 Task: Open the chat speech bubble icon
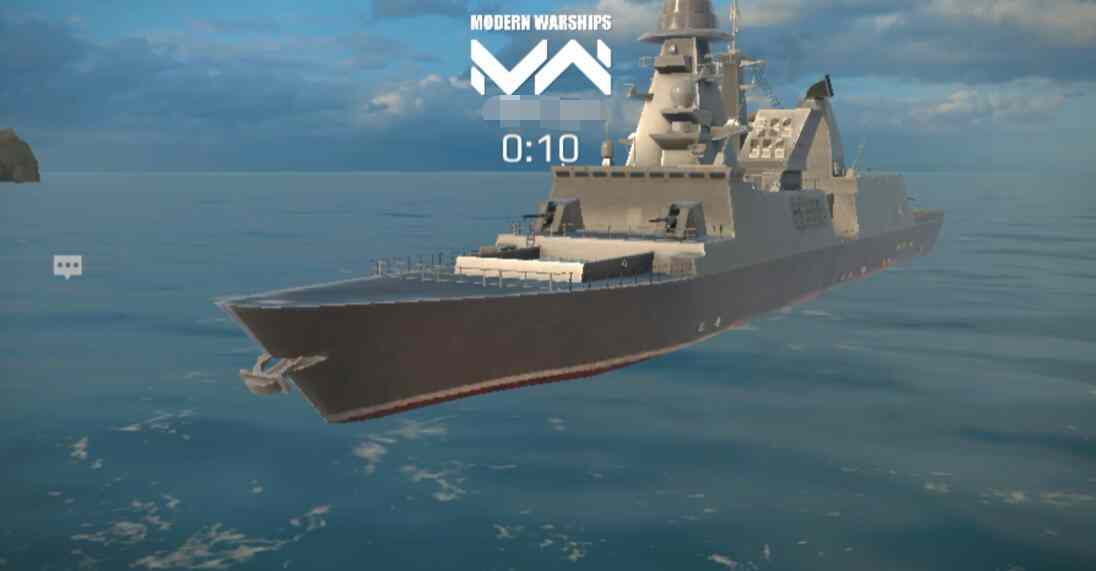68,266
